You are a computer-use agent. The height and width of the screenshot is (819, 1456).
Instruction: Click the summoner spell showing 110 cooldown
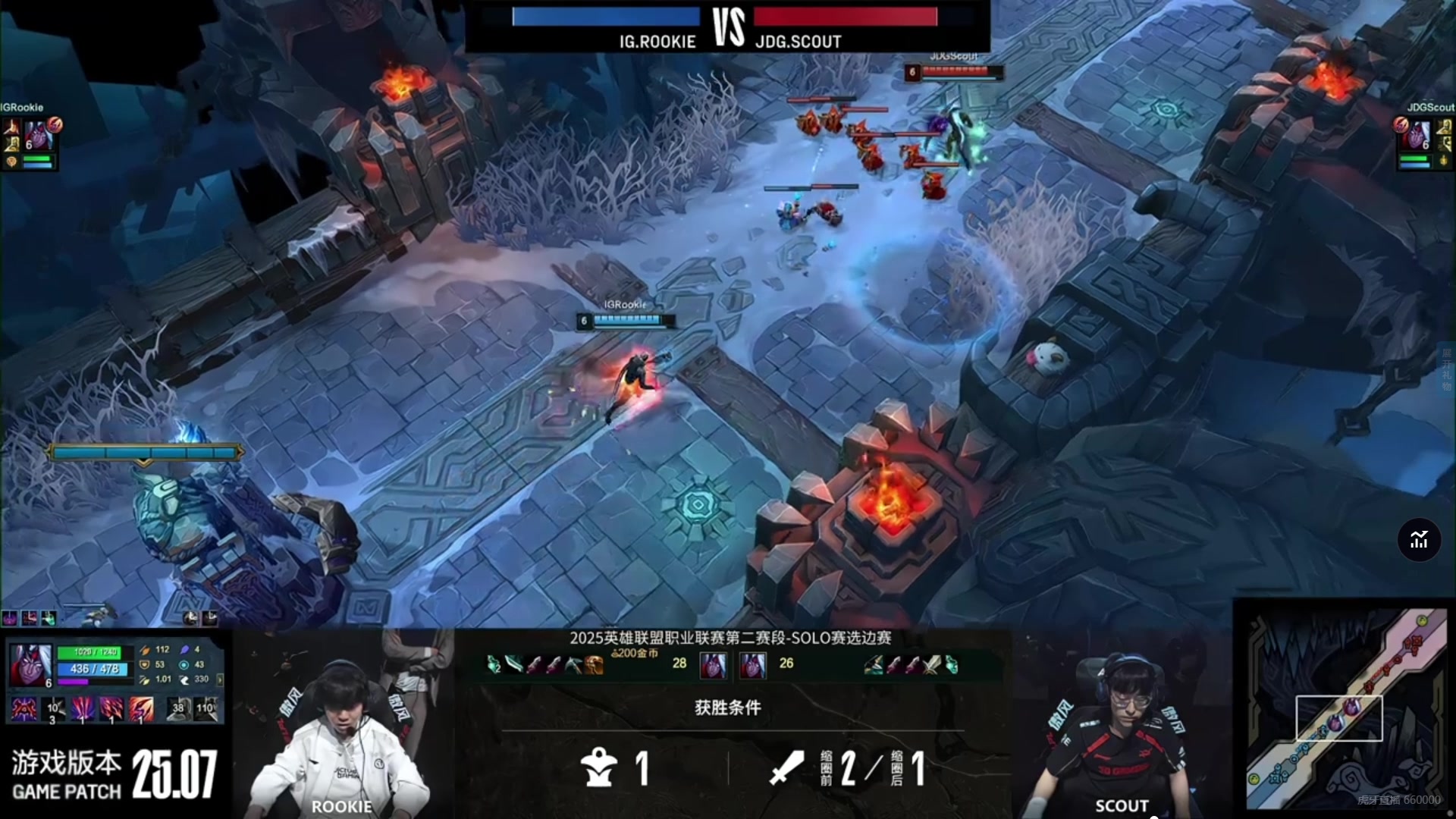tap(205, 709)
